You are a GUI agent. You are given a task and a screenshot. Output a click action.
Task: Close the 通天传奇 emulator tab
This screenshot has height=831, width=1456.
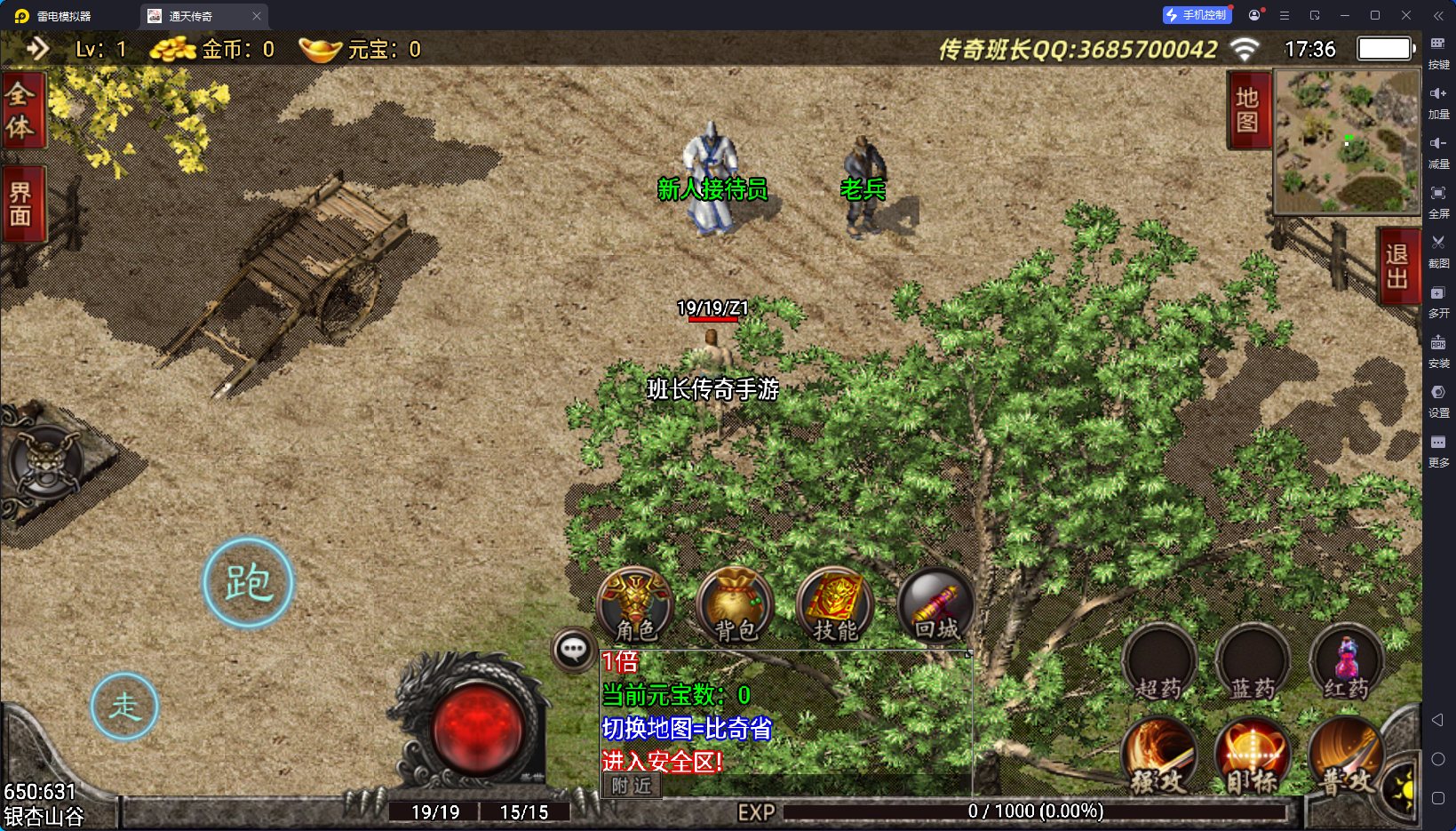coord(257,16)
